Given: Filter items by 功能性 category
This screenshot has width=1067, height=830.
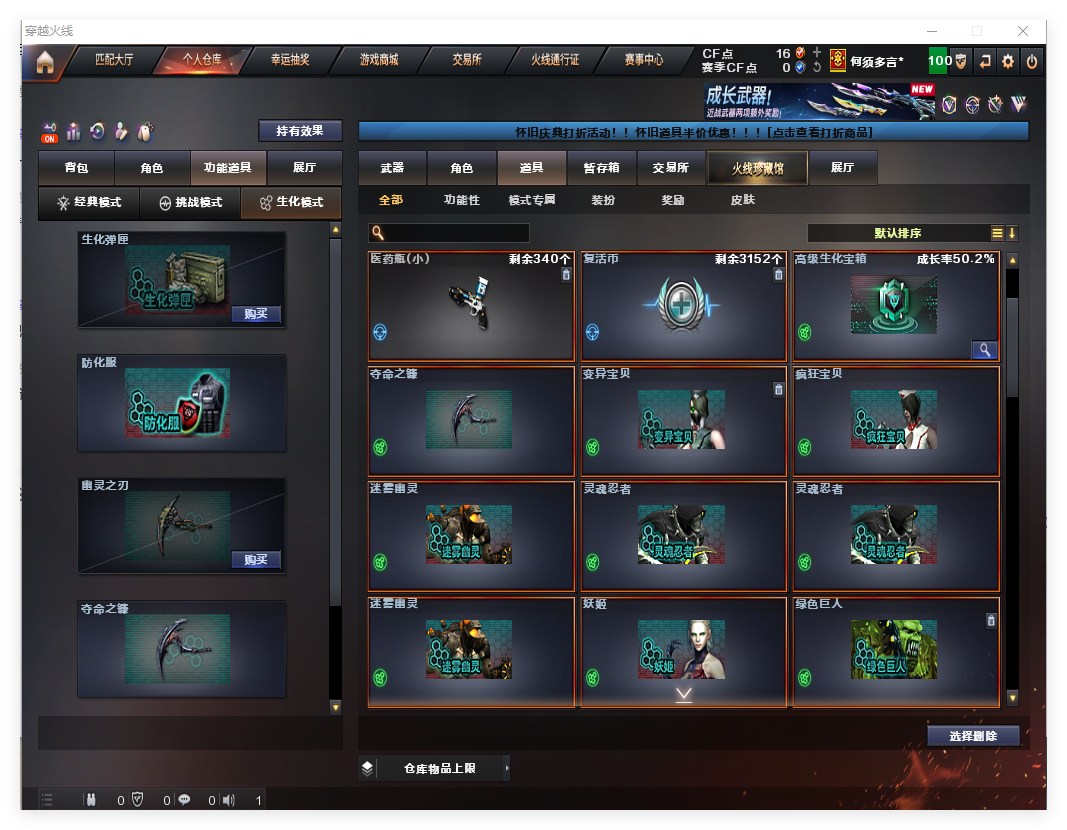Looking at the screenshot, I should click(x=462, y=200).
